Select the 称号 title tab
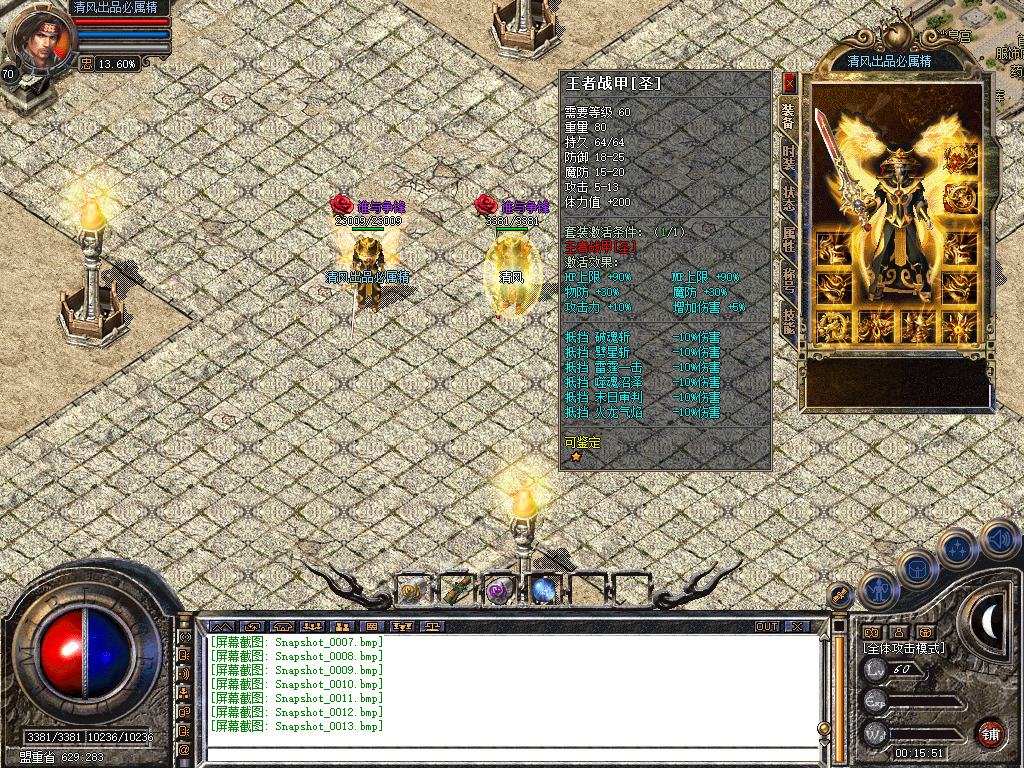Screen dimensions: 1024x768 [x=789, y=278]
